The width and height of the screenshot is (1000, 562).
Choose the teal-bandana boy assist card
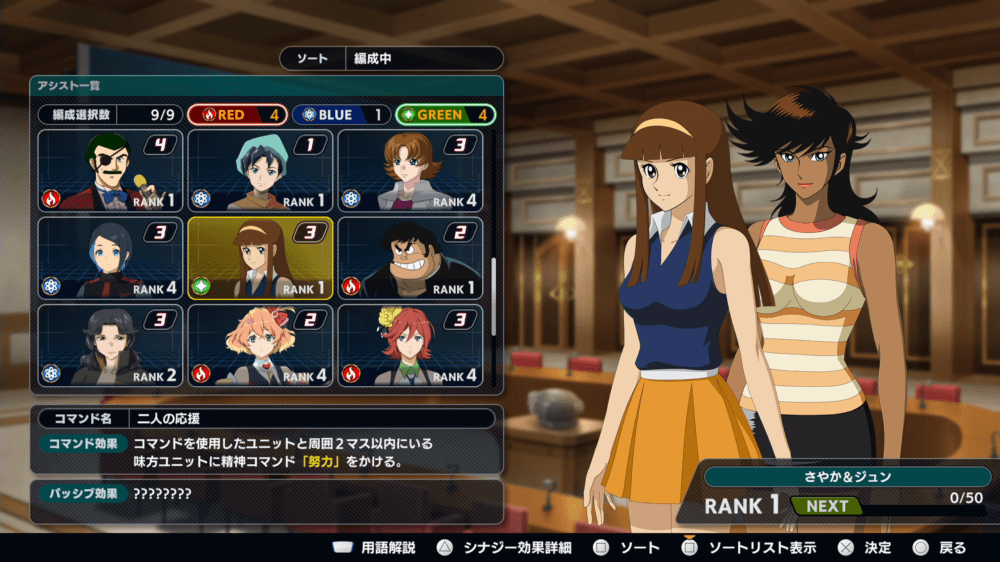click(260, 170)
